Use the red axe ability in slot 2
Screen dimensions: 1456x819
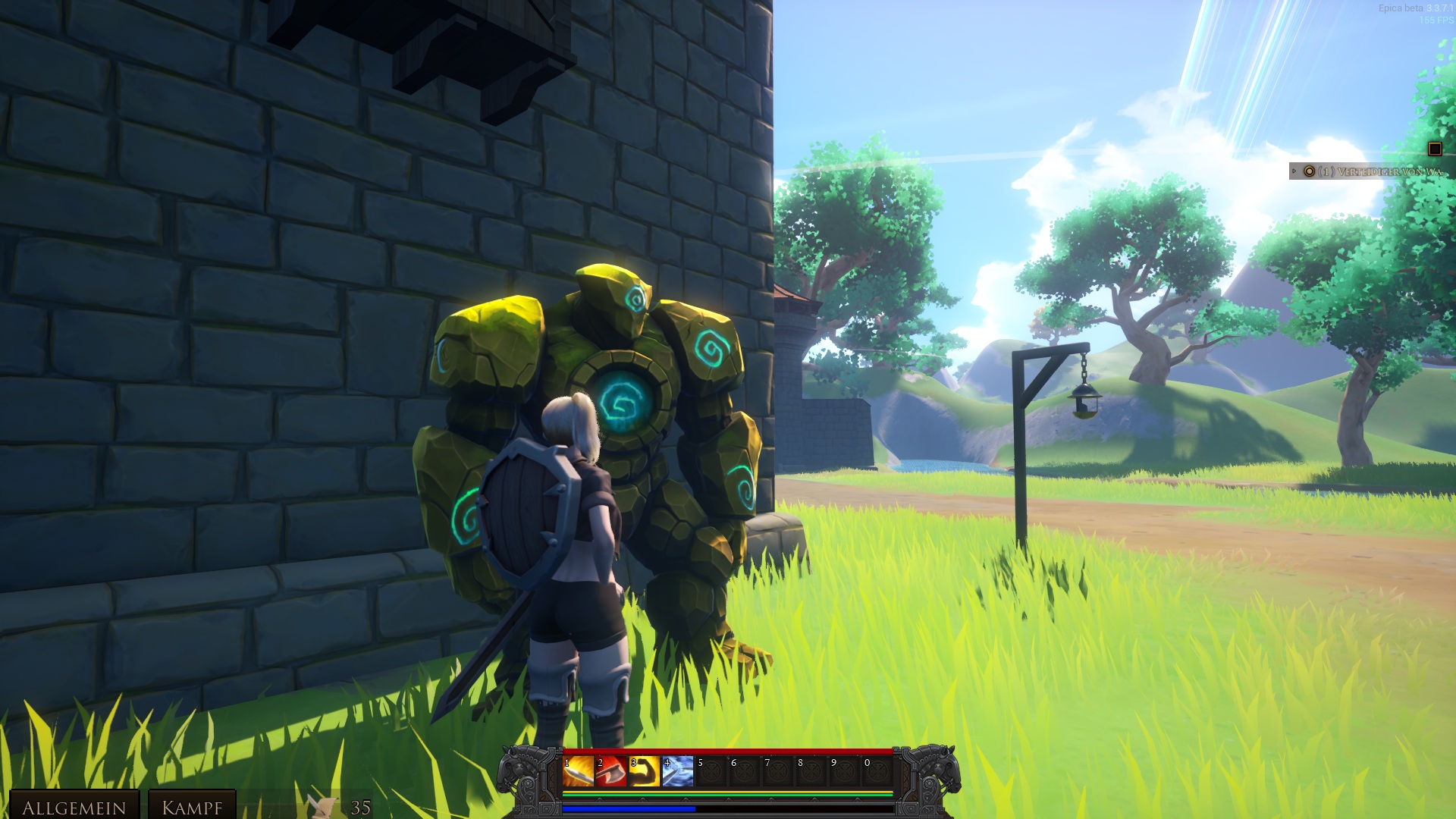(x=611, y=771)
